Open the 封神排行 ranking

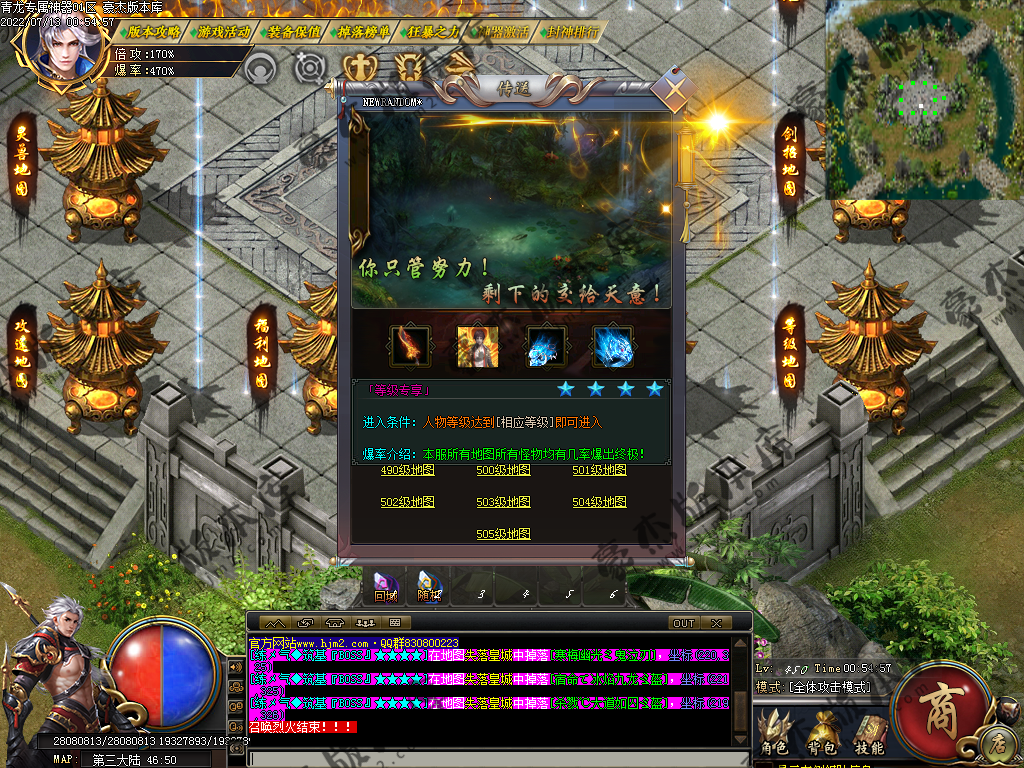point(574,31)
